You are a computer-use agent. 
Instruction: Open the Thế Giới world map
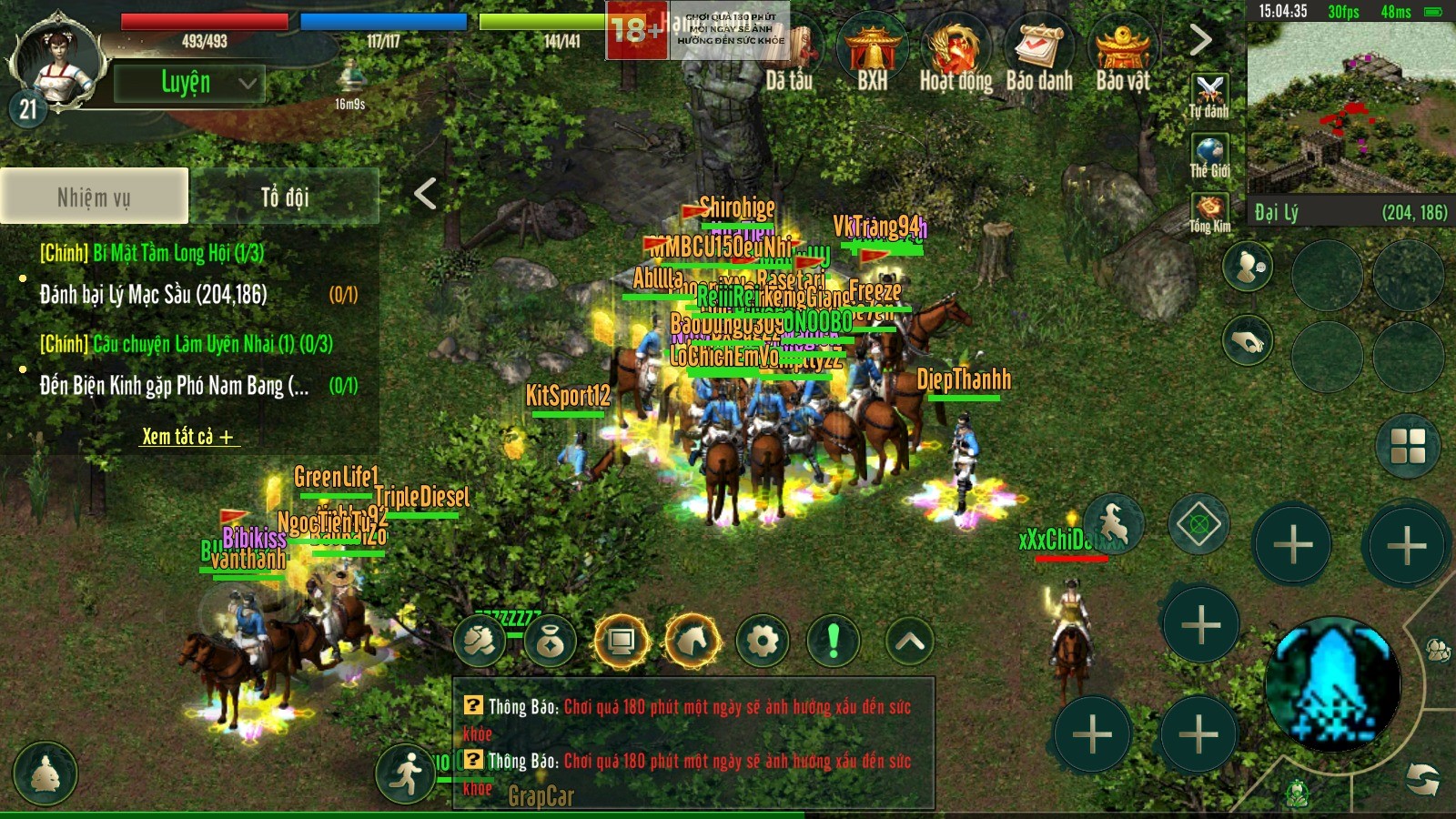point(1209,155)
